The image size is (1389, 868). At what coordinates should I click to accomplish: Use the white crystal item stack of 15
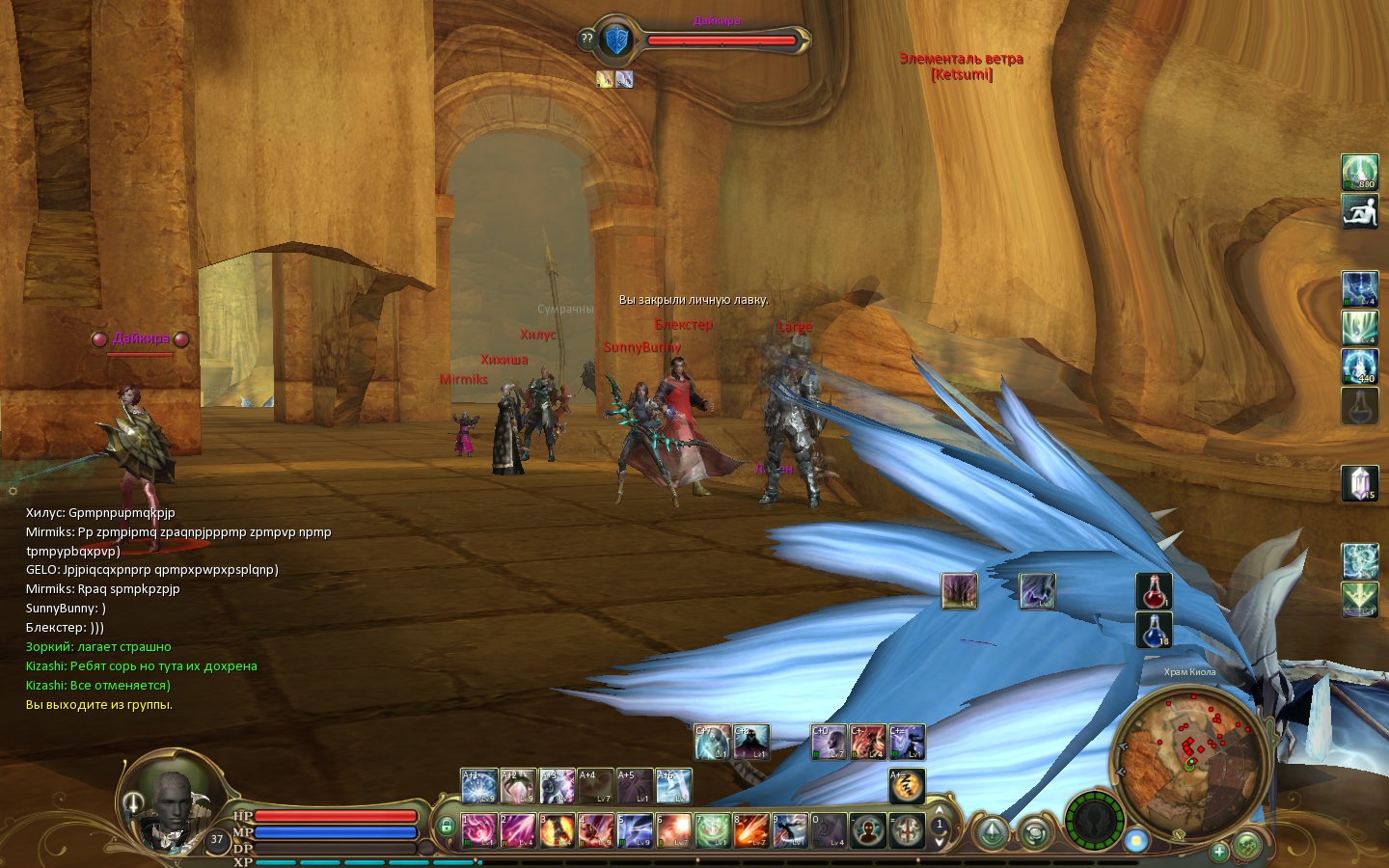point(1360,483)
